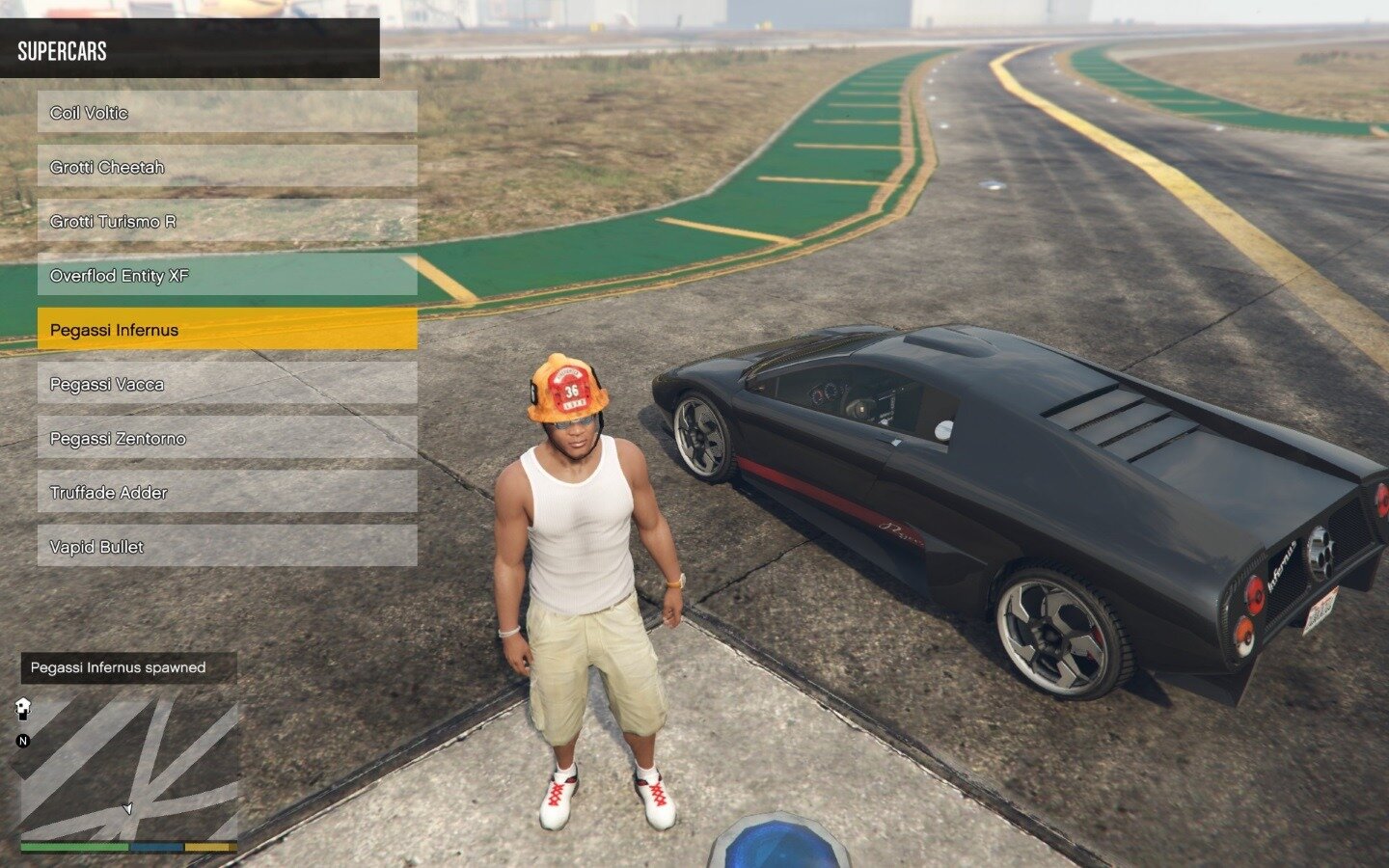1389x868 pixels.
Task: Click the minimap
Action: (129, 768)
